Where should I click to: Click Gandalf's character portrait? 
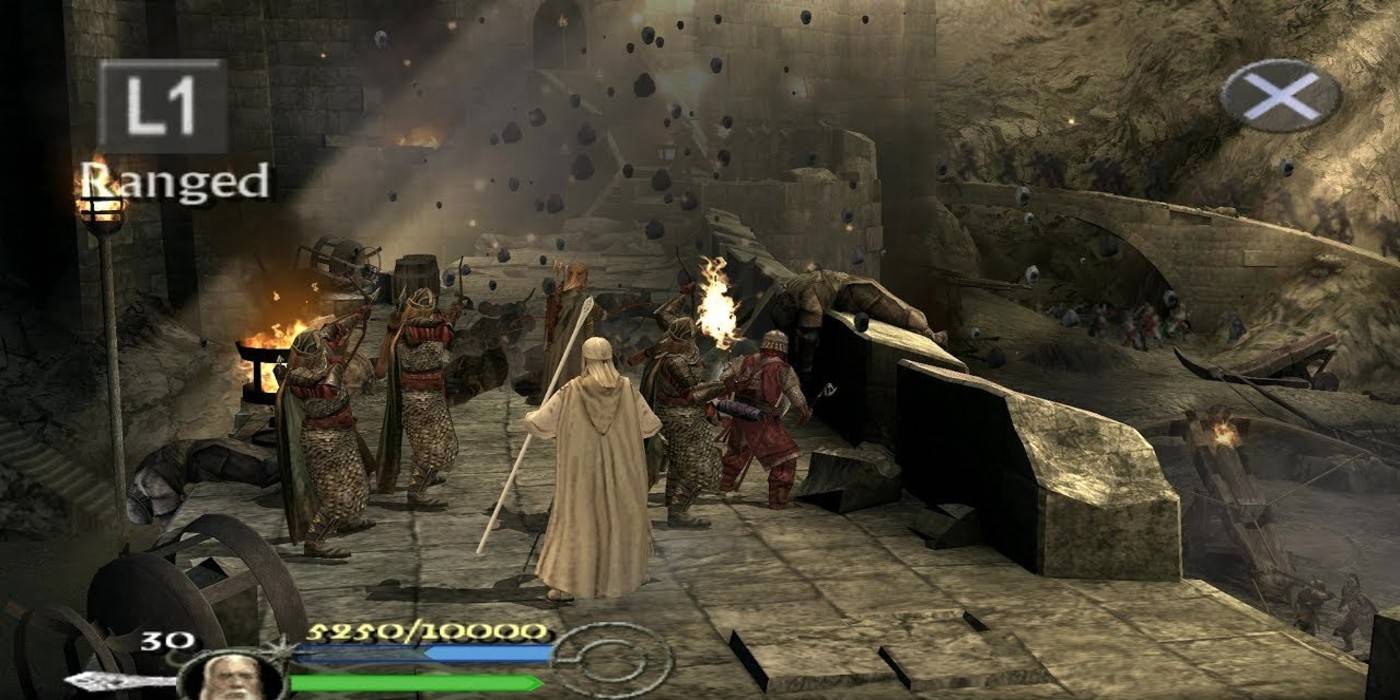tap(232, 678)
